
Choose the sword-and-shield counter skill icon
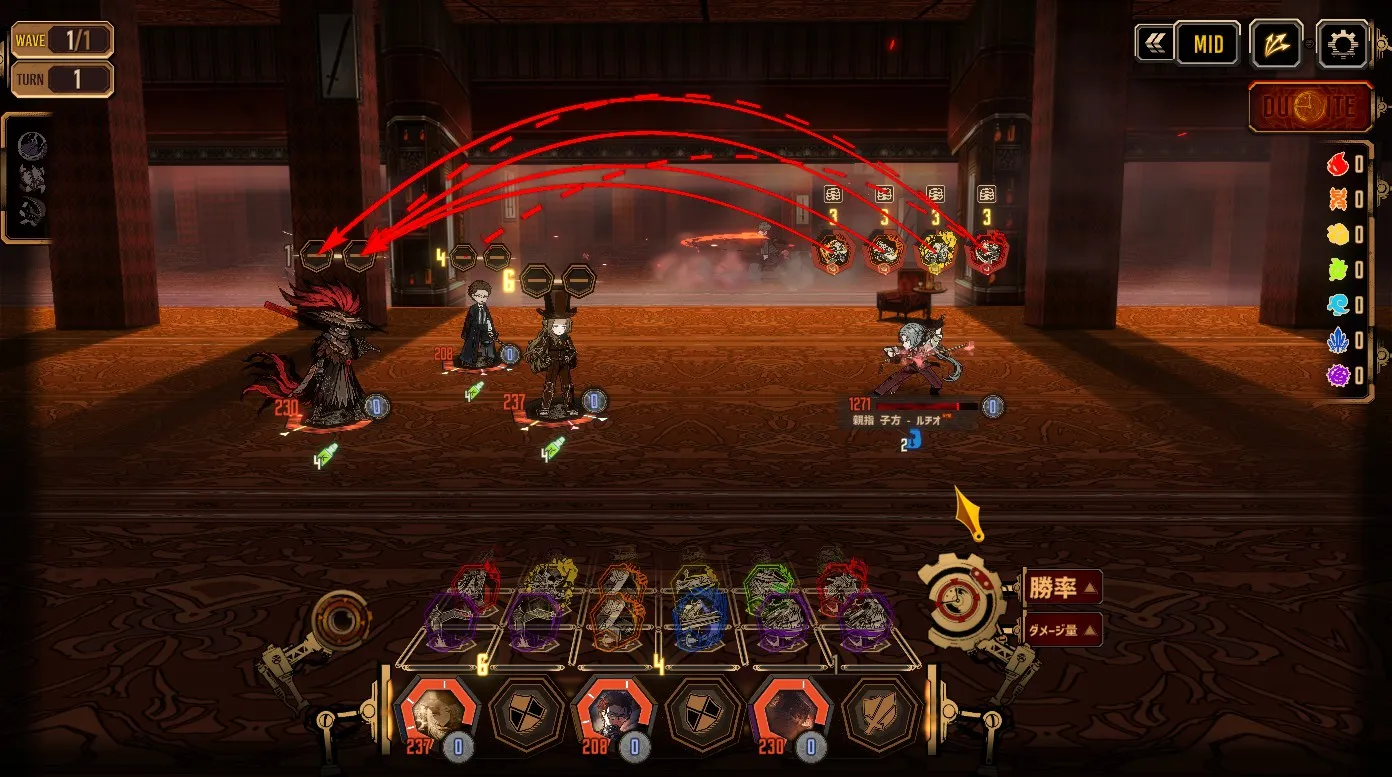878,714
